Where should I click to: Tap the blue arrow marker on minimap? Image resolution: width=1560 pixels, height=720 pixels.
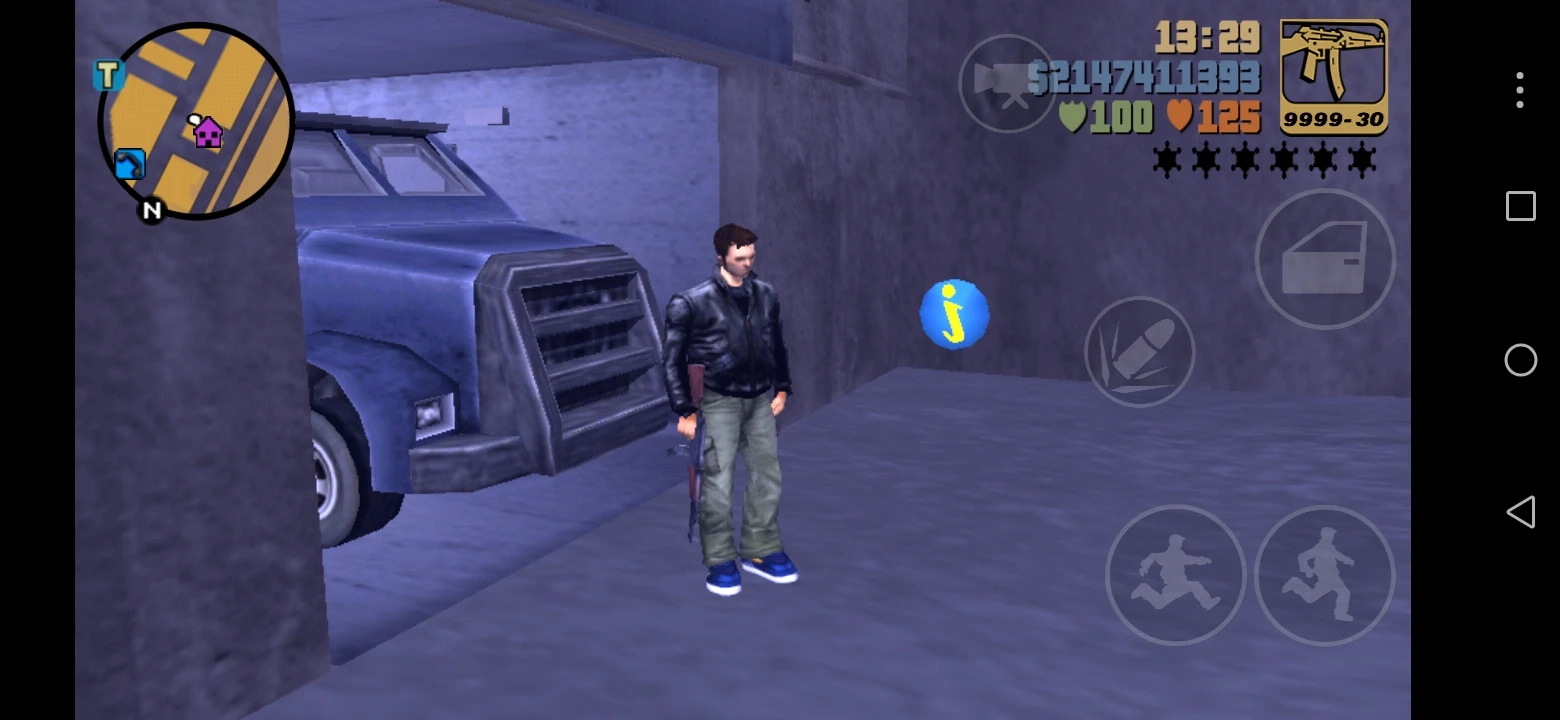click(x=128, y=165)
